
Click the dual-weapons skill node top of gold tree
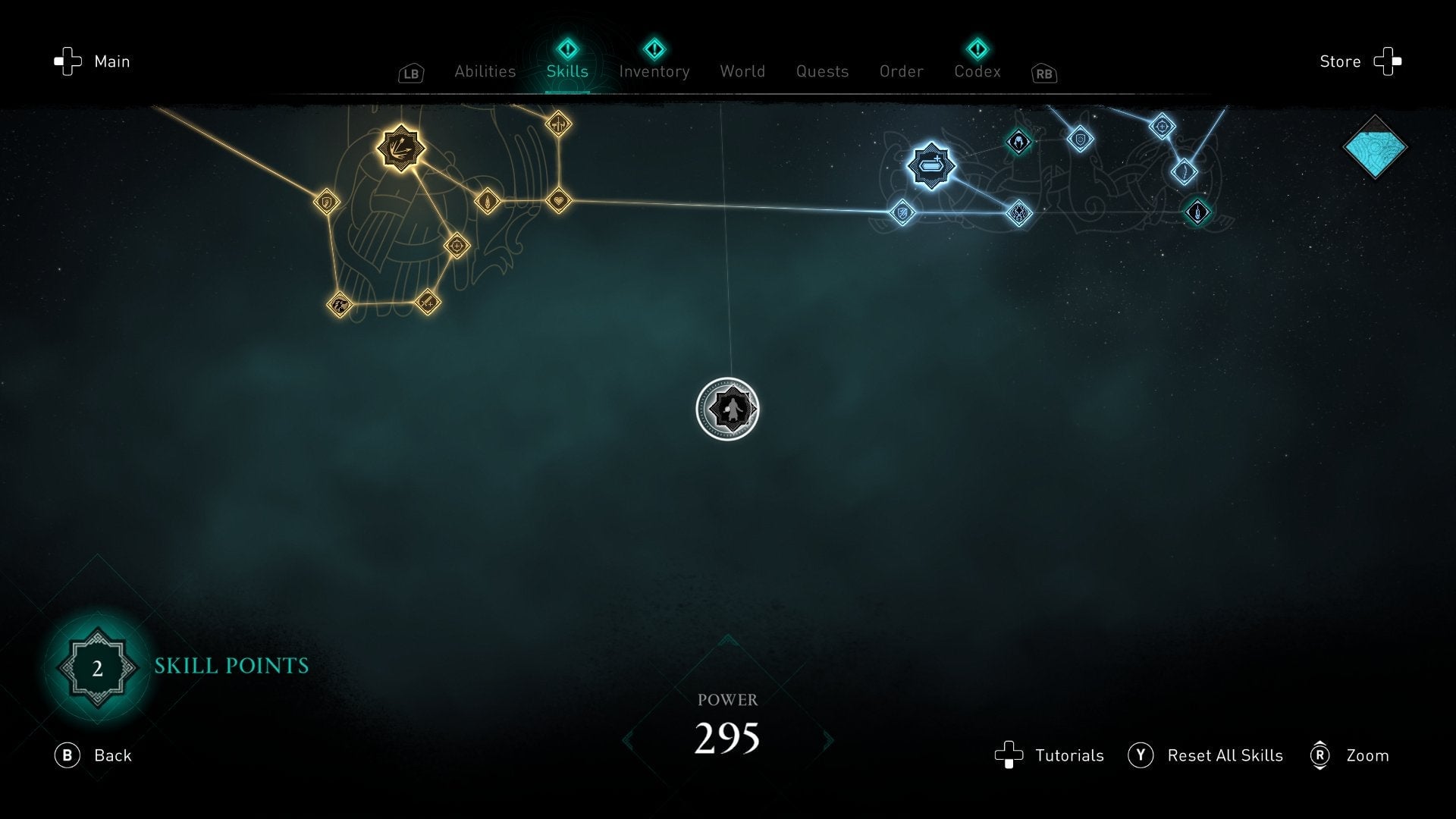[x=558, y=124]
